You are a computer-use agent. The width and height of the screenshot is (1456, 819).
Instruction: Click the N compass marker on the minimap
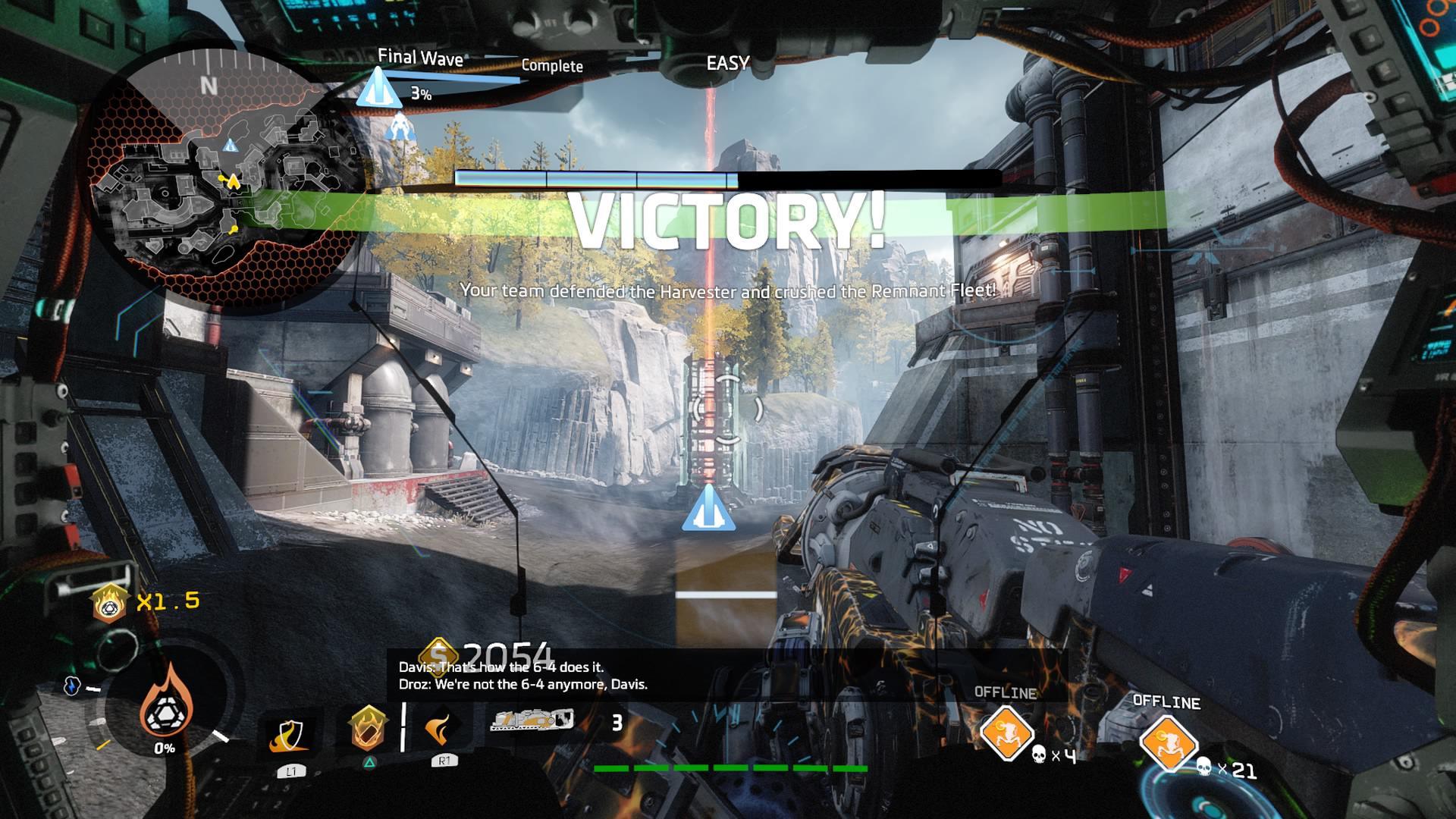pos(209,86)
